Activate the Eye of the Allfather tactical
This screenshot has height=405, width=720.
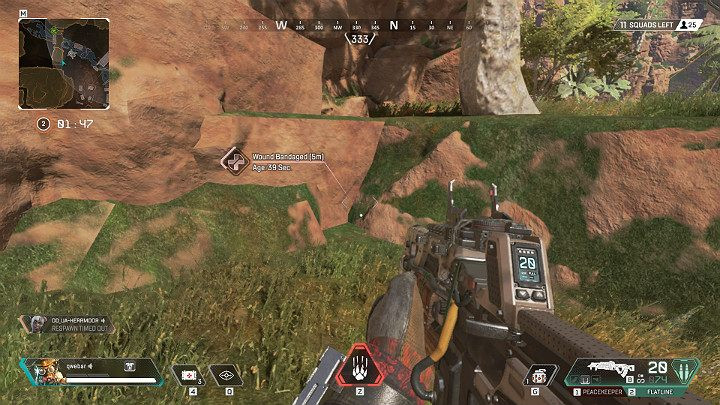tap(227, 373)
